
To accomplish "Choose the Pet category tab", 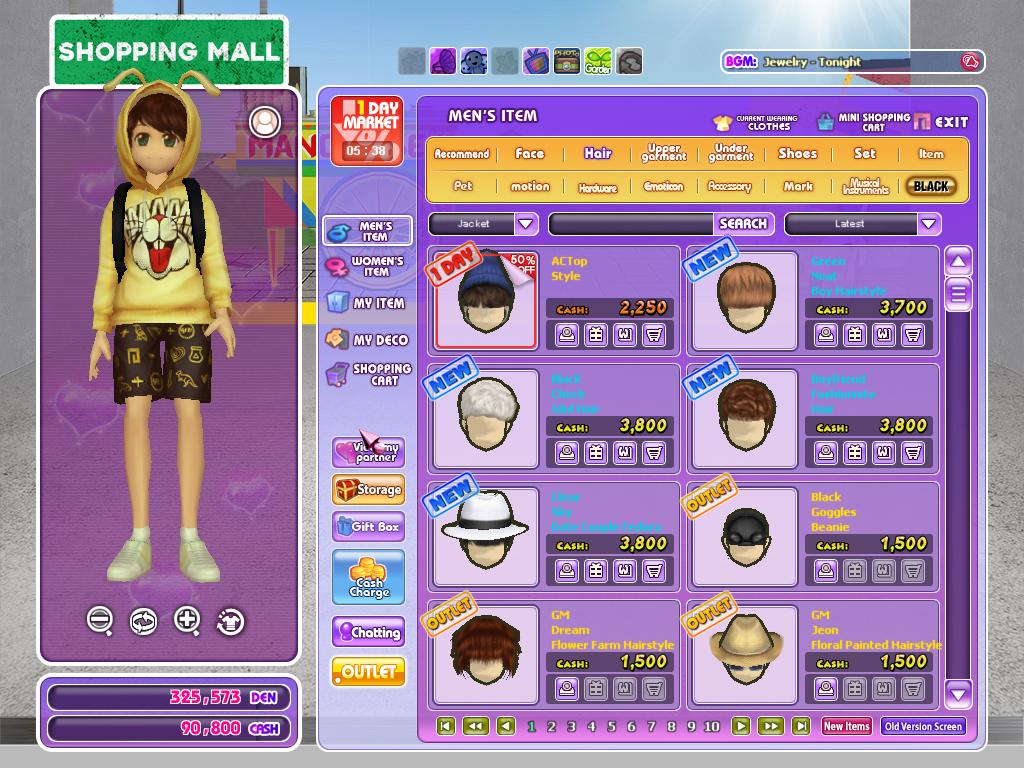I will [462, 186].
